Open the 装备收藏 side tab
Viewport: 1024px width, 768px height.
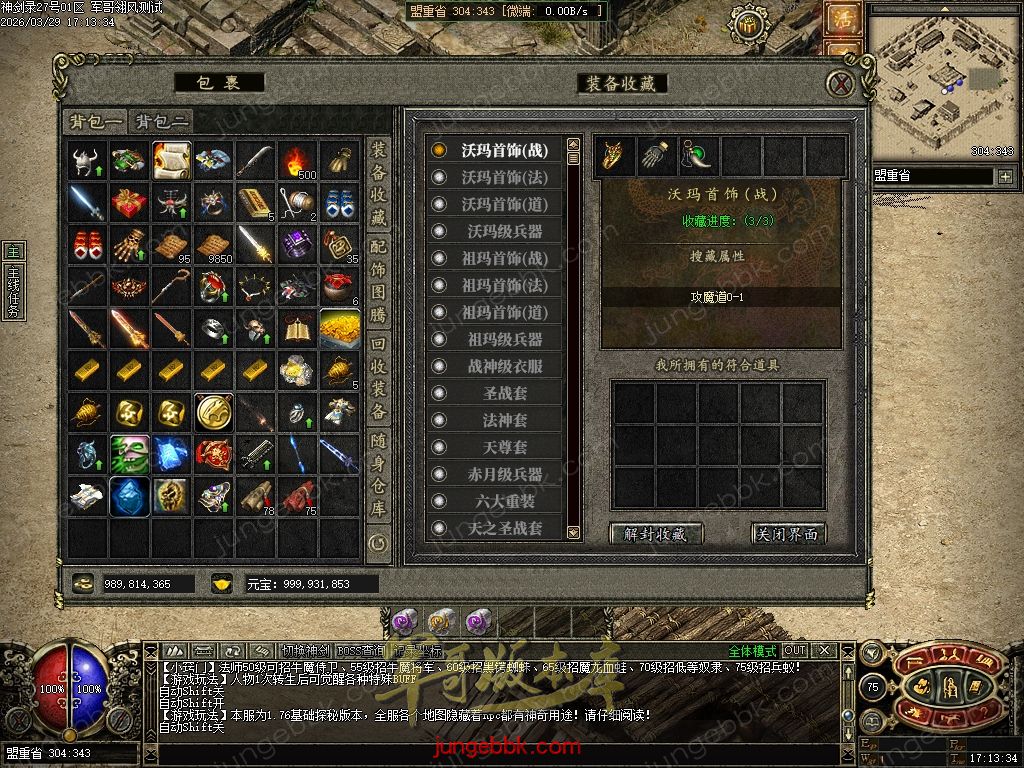(379, 183)
